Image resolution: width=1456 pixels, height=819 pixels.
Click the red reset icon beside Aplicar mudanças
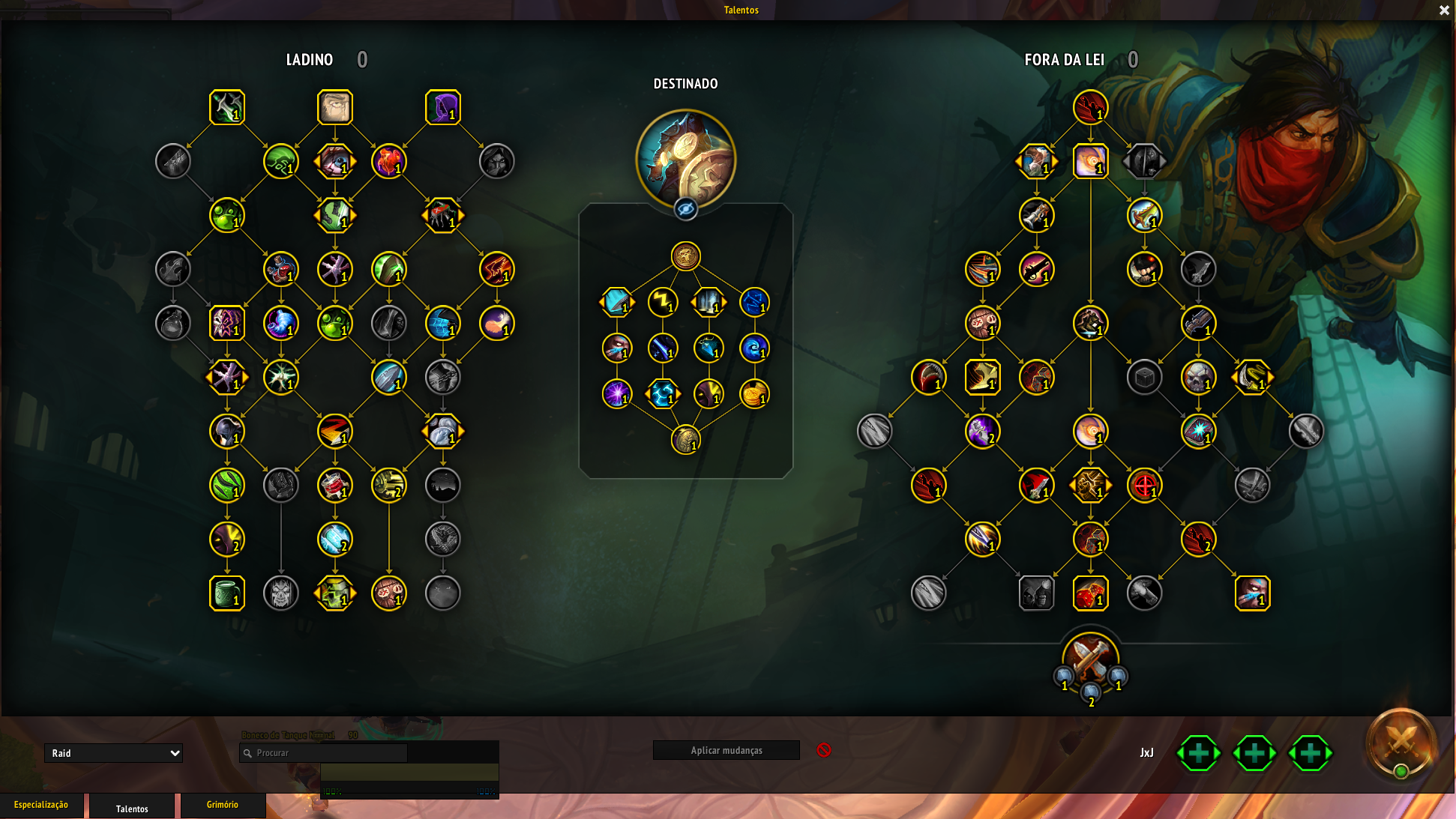[x=824, y=750]
